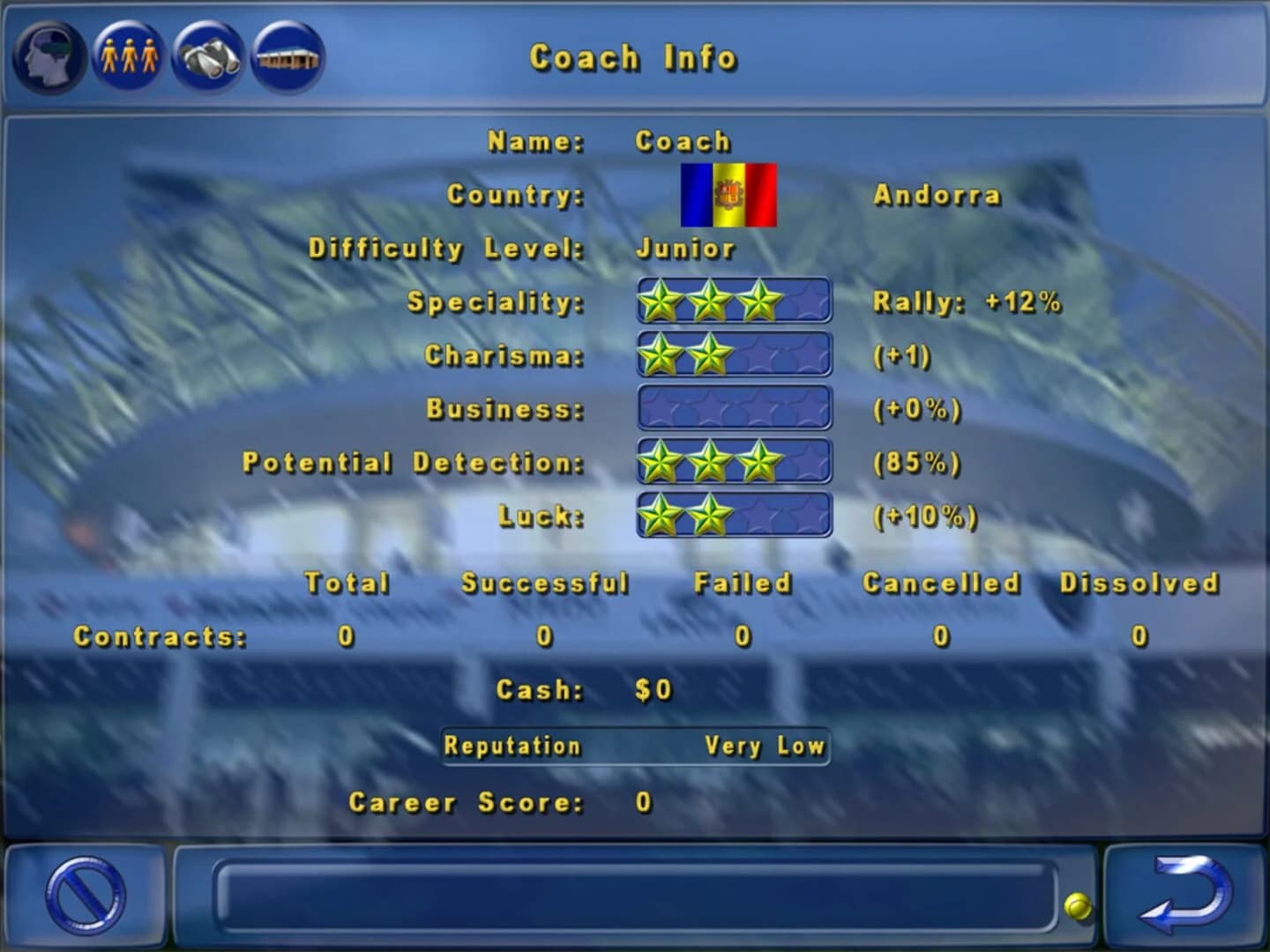Click the cancel sign icon at bottom left

(84, 897)
